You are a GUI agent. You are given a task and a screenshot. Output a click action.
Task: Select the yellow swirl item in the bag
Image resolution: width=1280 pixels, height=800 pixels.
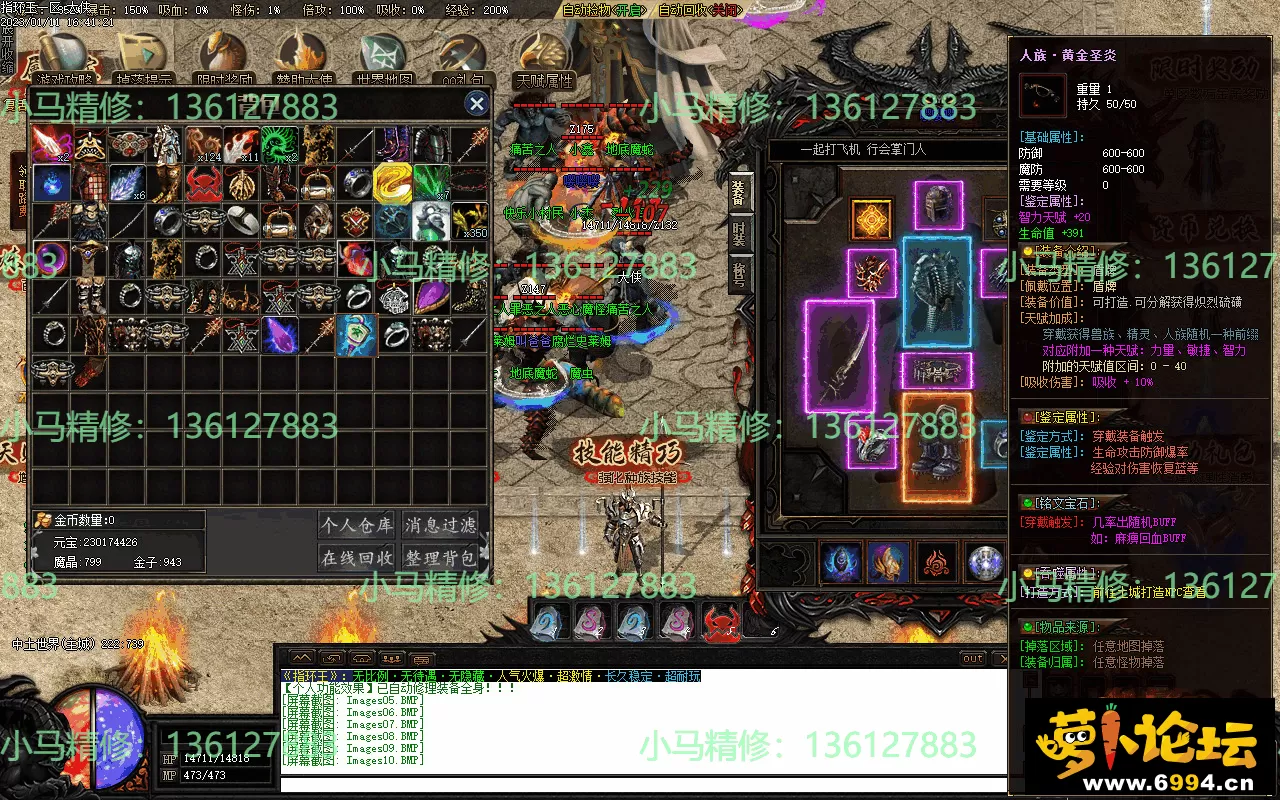click(392, 183)
